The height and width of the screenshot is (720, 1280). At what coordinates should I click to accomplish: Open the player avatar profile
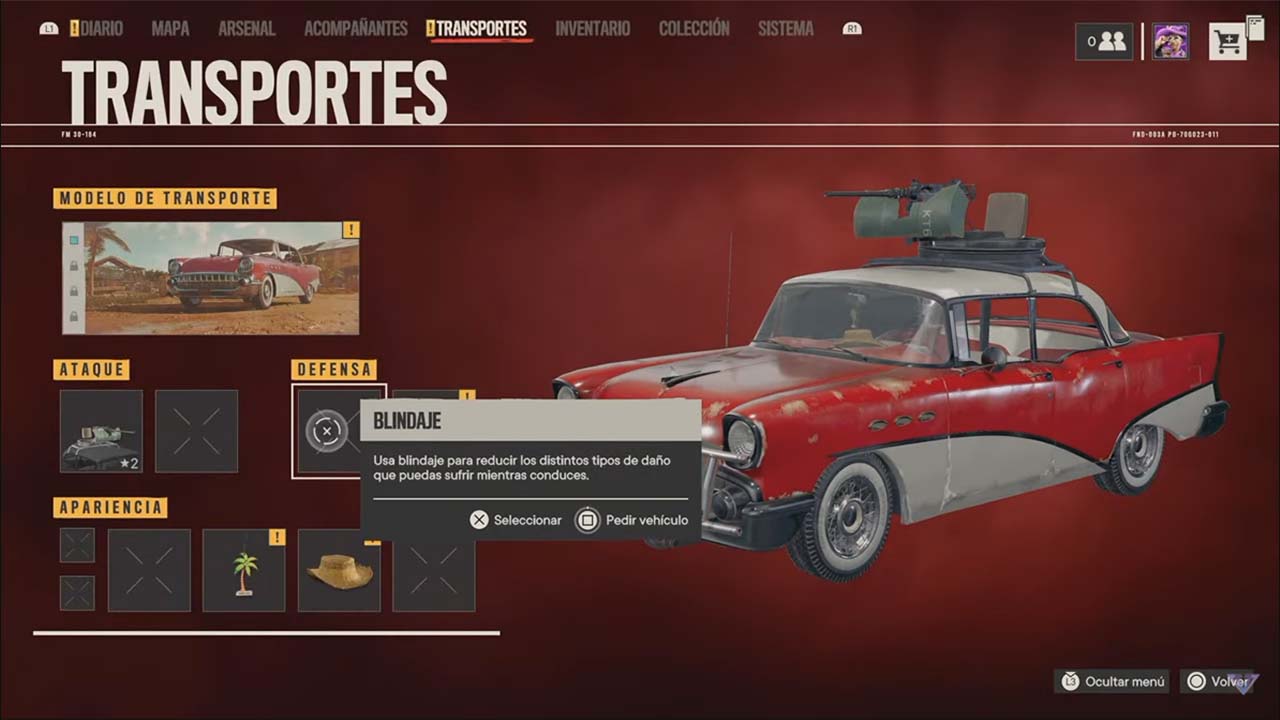coord(1170,42)
